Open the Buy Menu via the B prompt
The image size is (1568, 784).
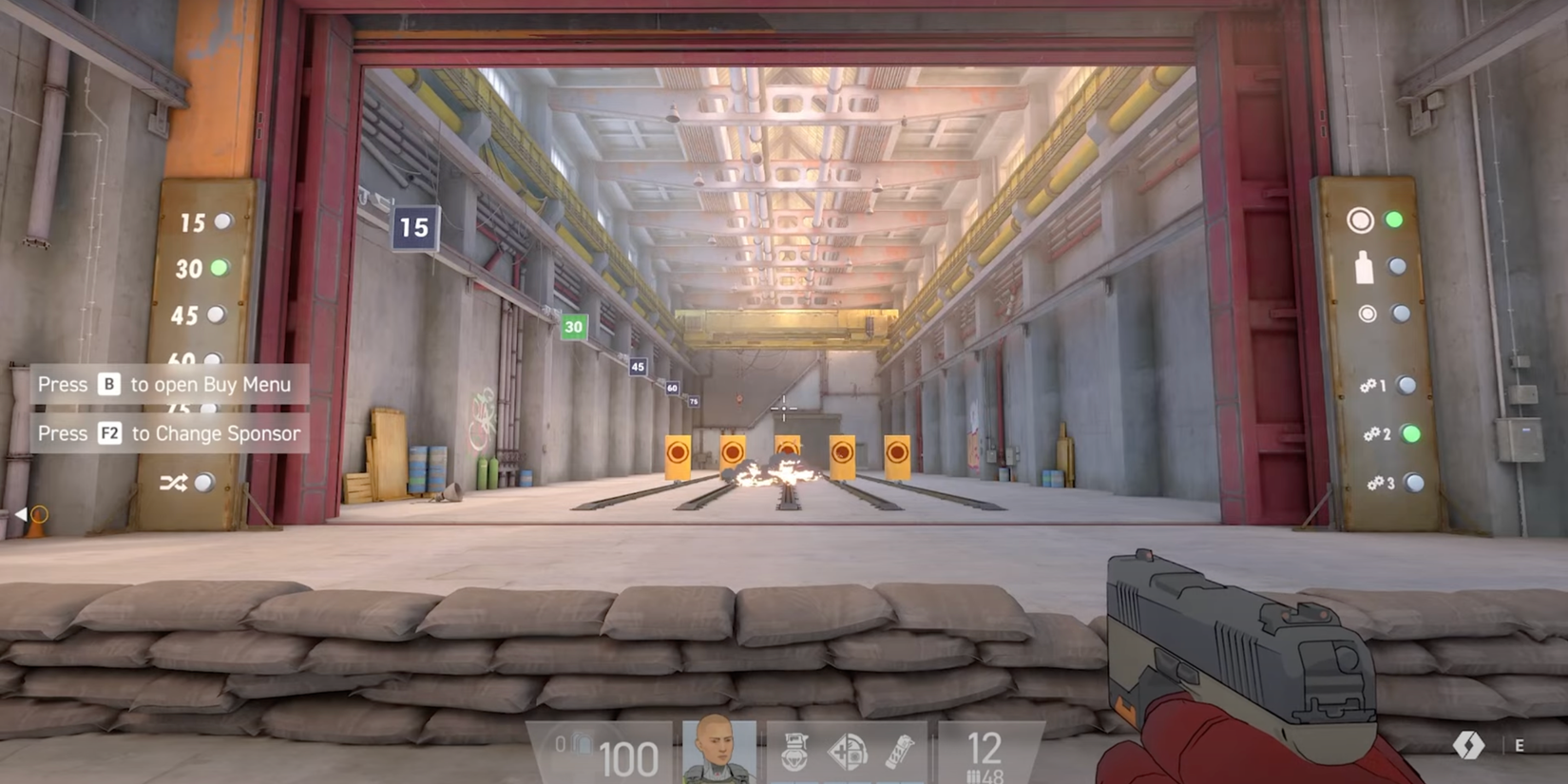[x=164, y=385]
